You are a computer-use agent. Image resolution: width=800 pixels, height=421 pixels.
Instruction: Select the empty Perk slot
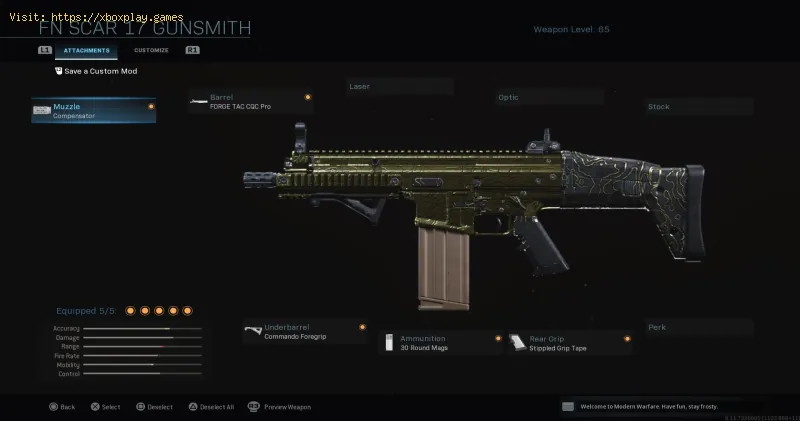pos(698,327)
